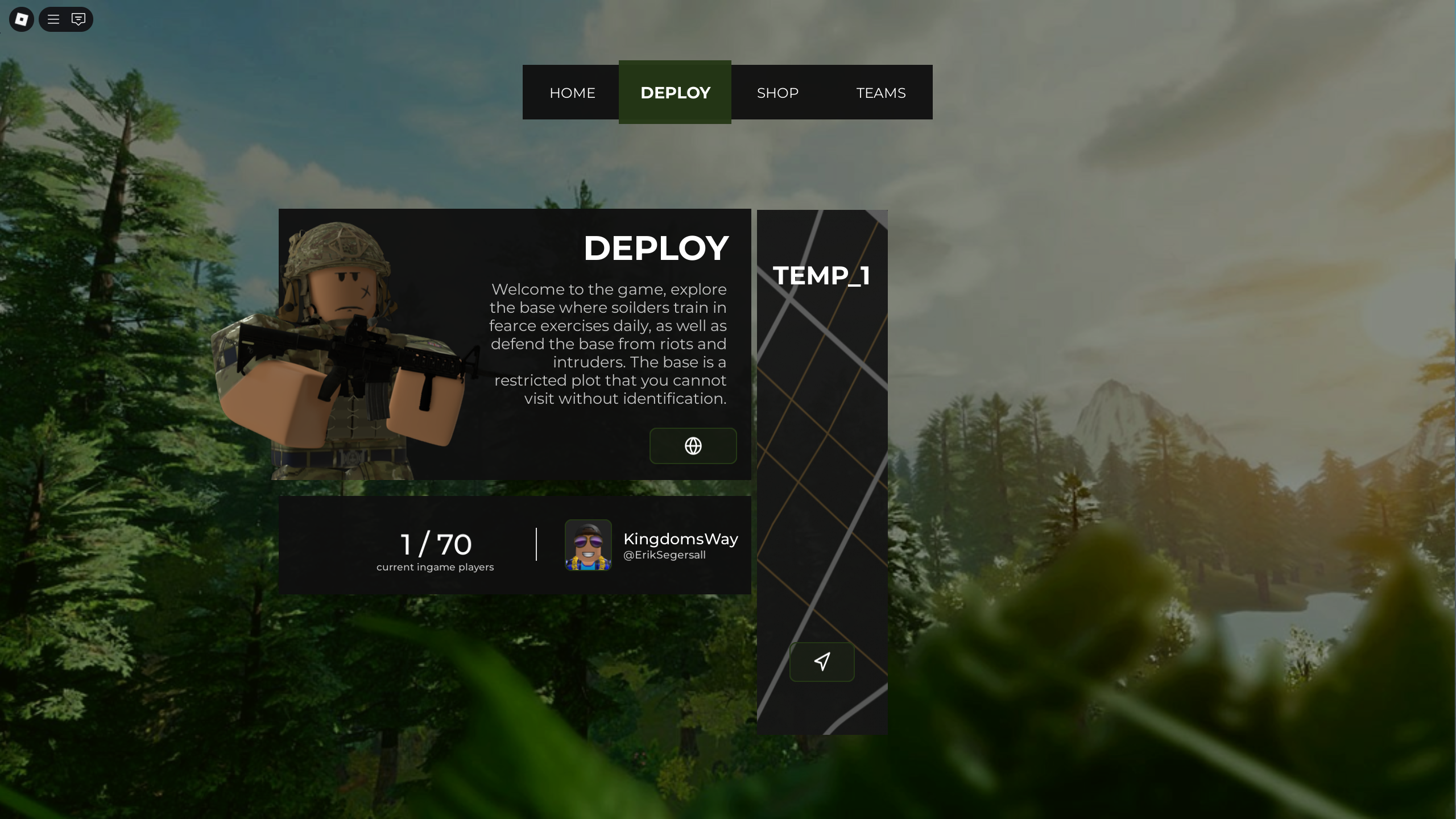Click the hamburger menu icon
This screenshot has height=819, width=1456.
53,19
